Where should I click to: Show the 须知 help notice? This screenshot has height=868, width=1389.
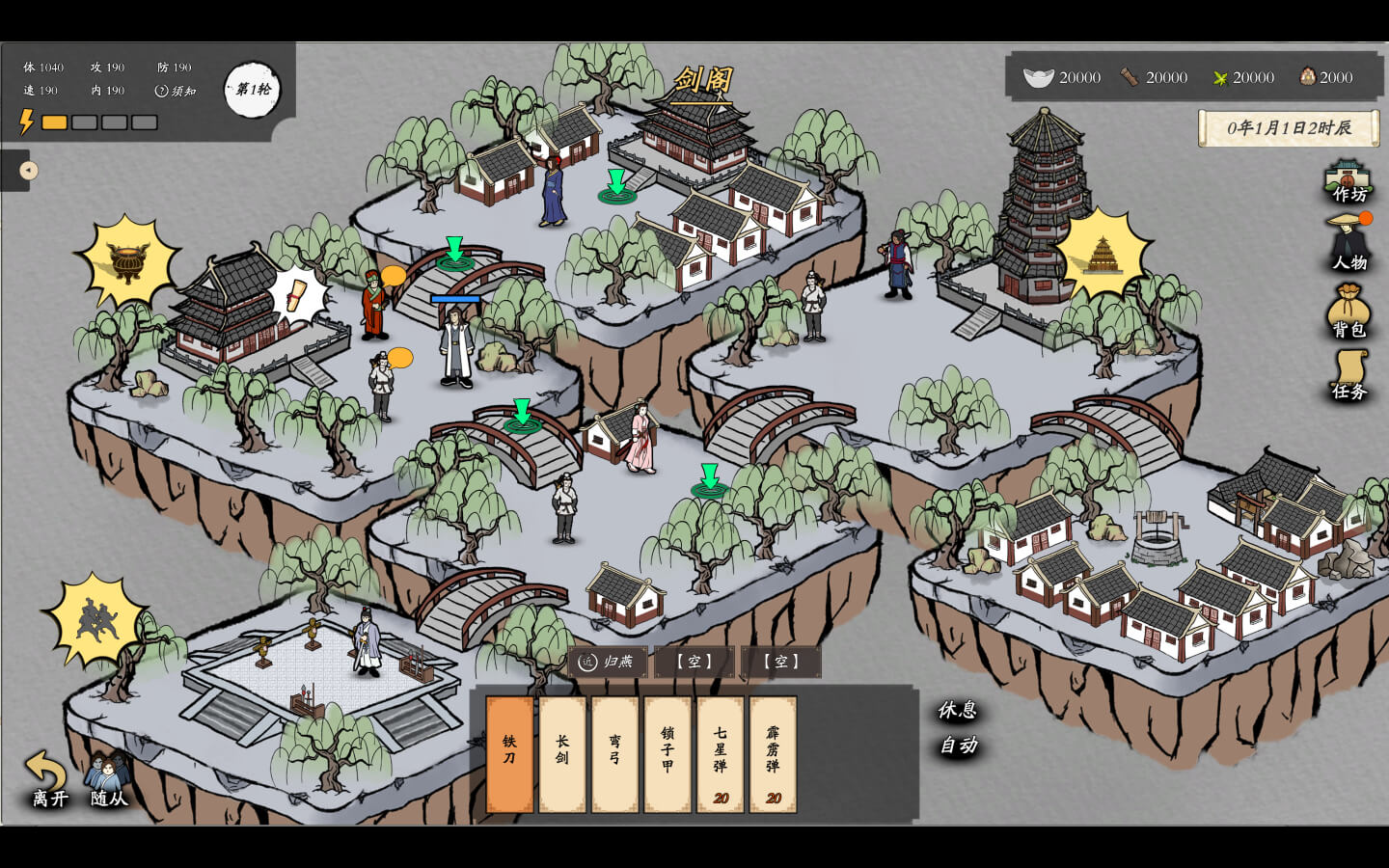click(x=176, y=91)
